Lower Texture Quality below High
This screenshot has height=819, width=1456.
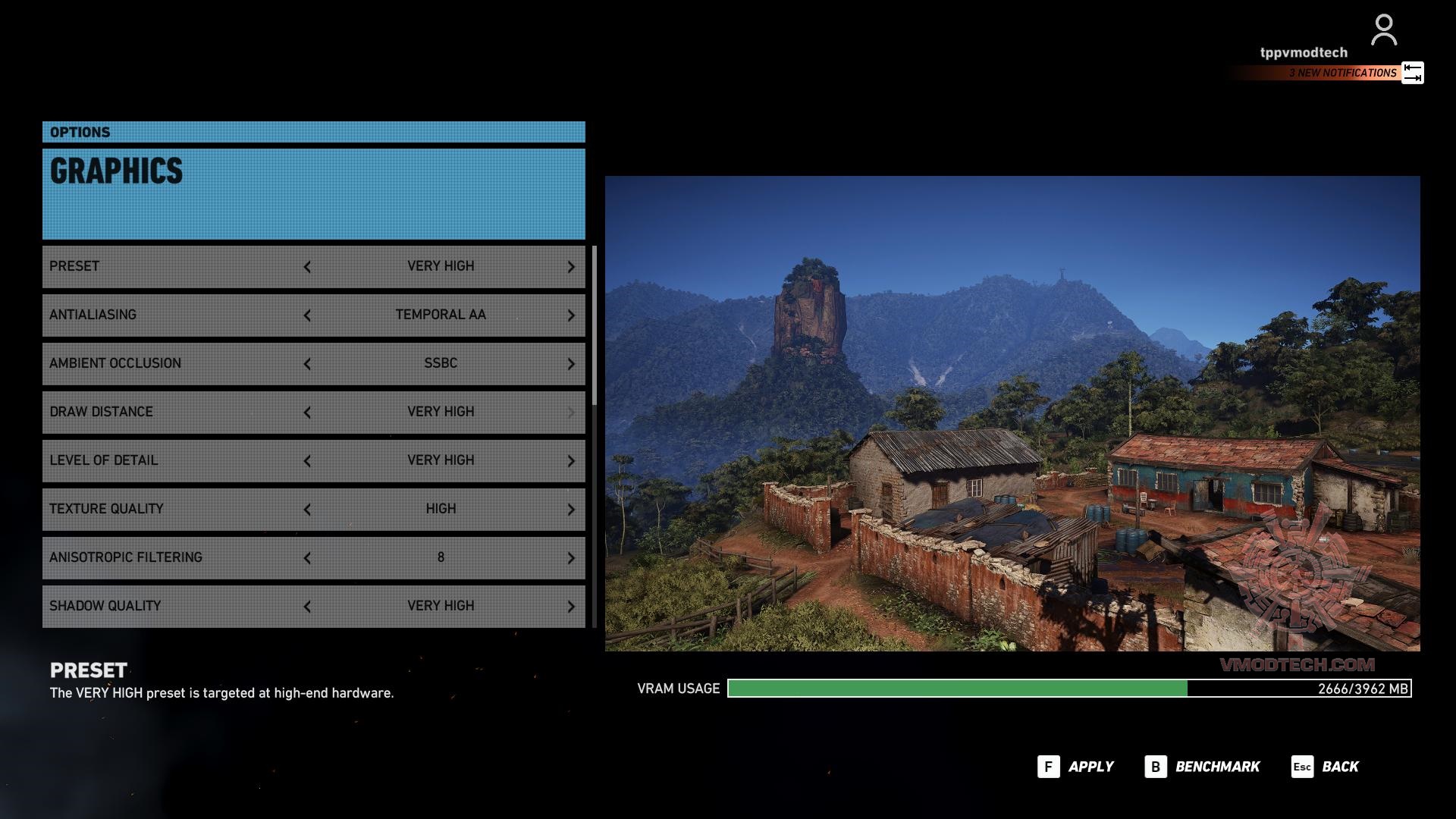(307, 510)
